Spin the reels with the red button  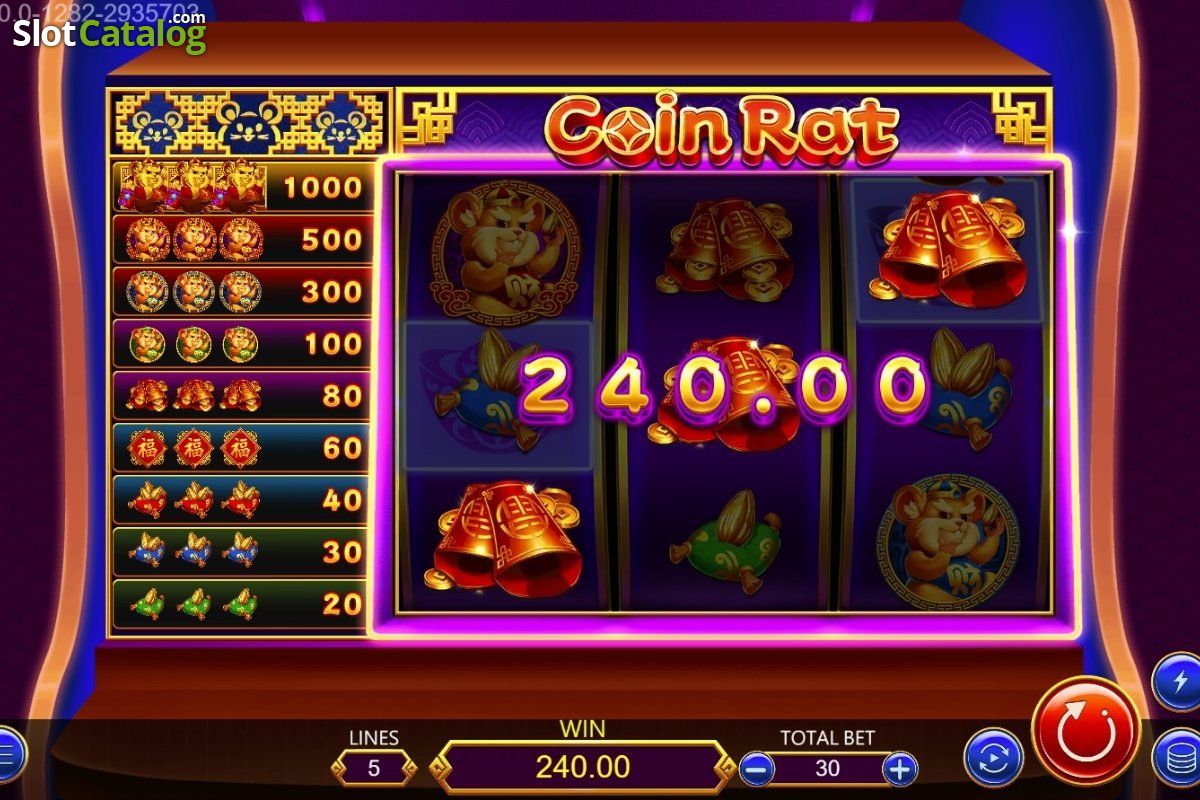pos(1085,731)
